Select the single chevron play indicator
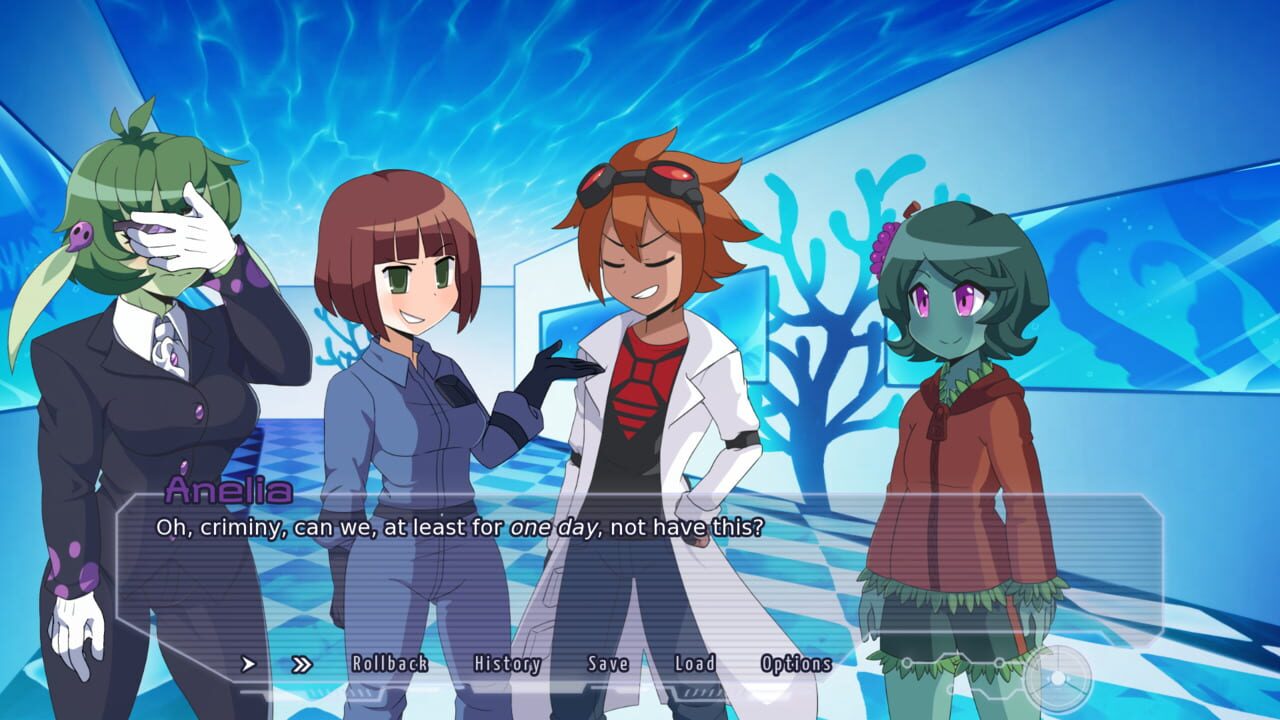Viewport: 1280px width, 720px height. (248, 663)
